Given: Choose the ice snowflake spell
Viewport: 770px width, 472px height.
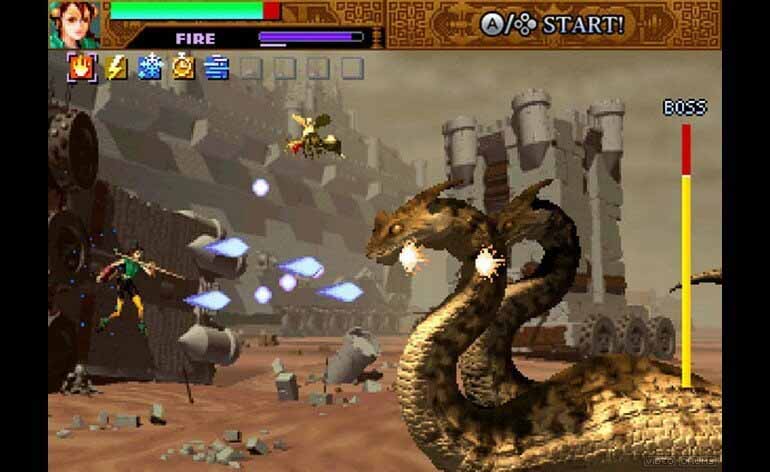Looking at the screenshot, I should tap(149, 67).
